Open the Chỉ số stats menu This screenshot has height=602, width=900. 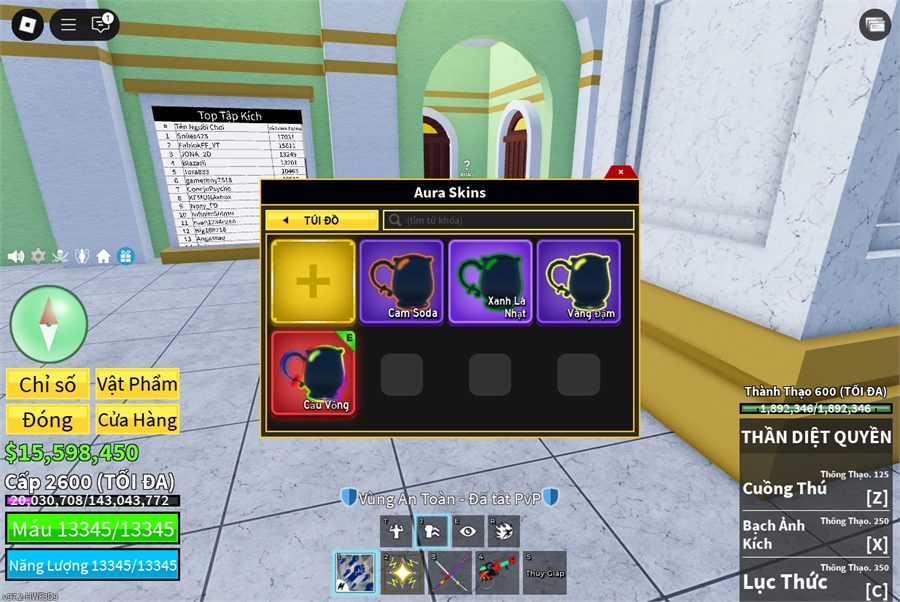pos(48,384)
